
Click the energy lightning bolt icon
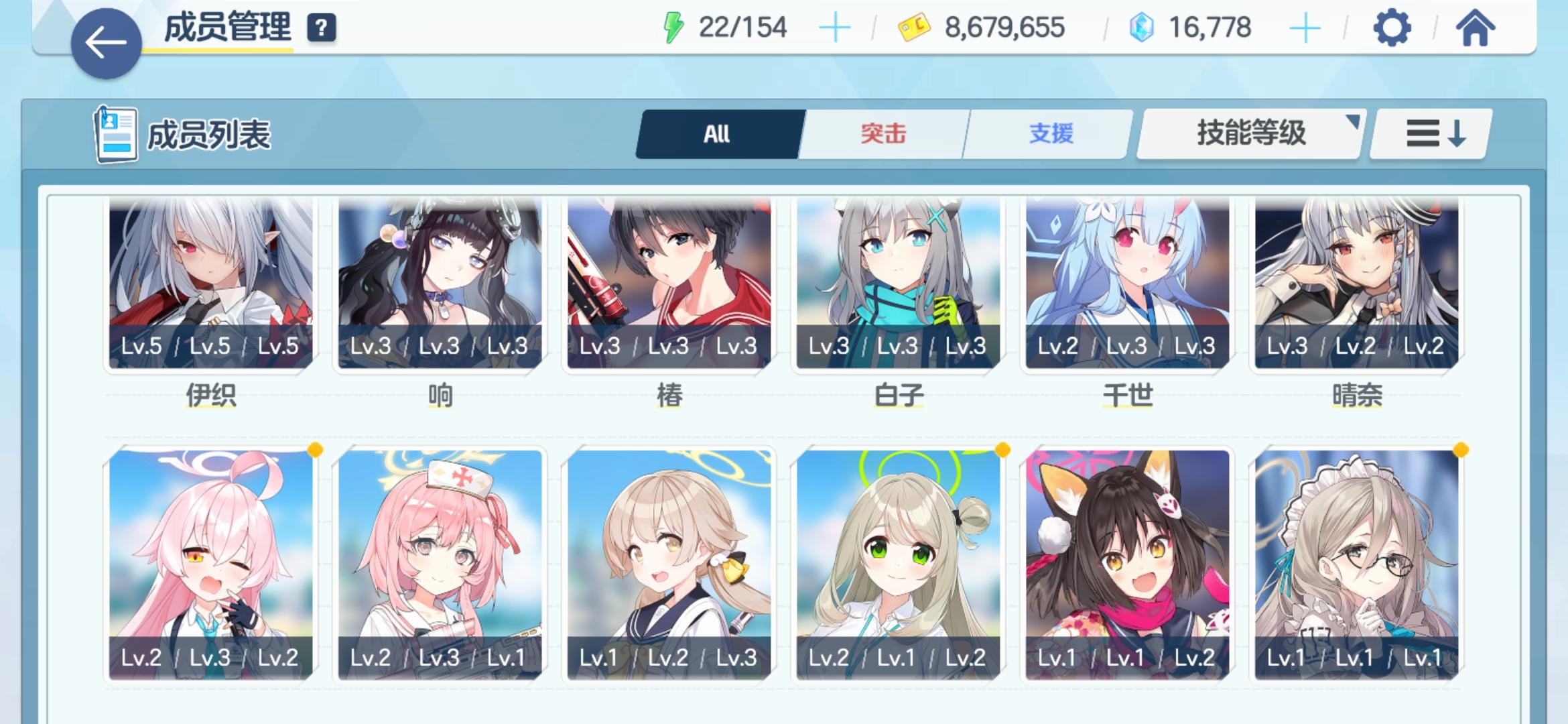coord(672,27)
